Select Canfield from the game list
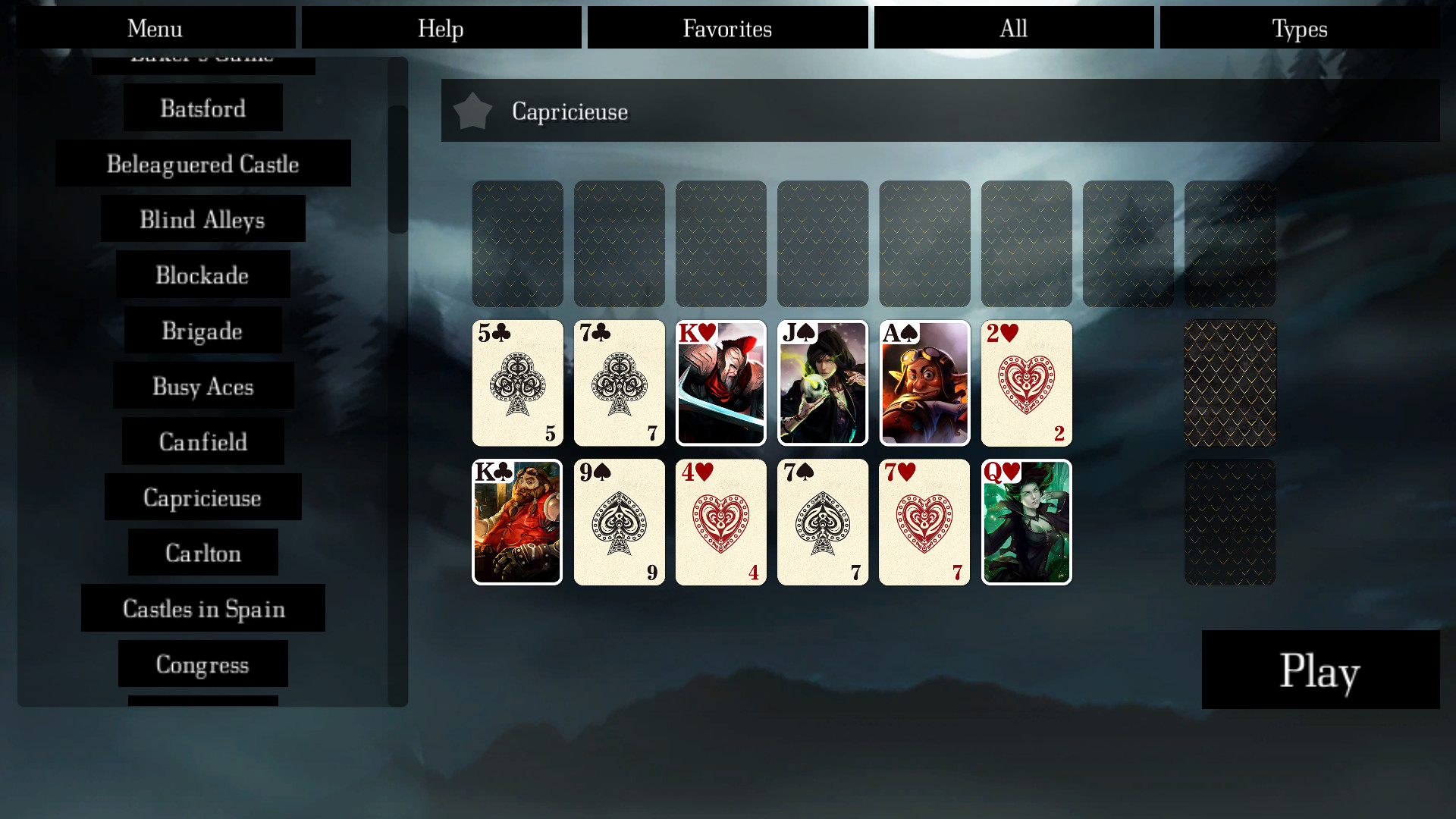 (202, 441)
